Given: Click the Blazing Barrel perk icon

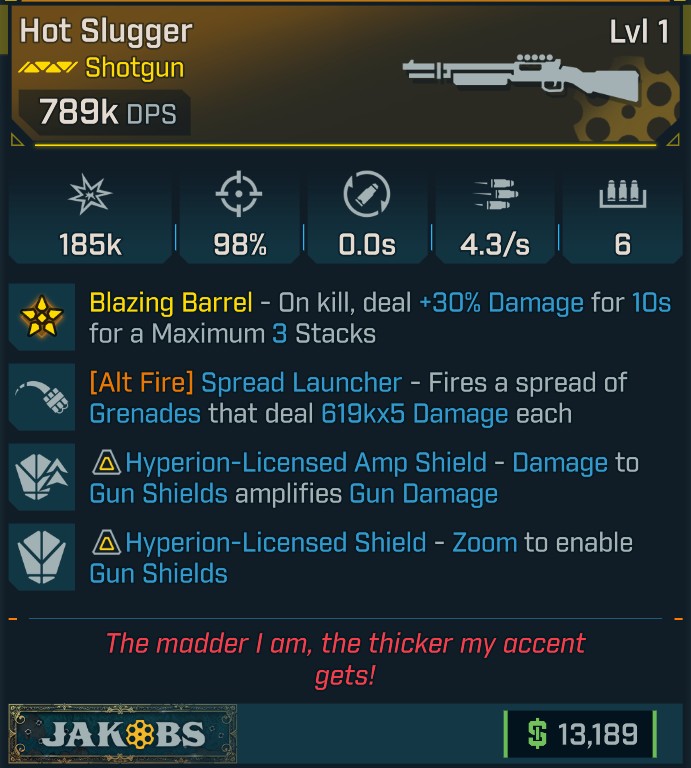Looking at the screenshot, I should 41,317.
